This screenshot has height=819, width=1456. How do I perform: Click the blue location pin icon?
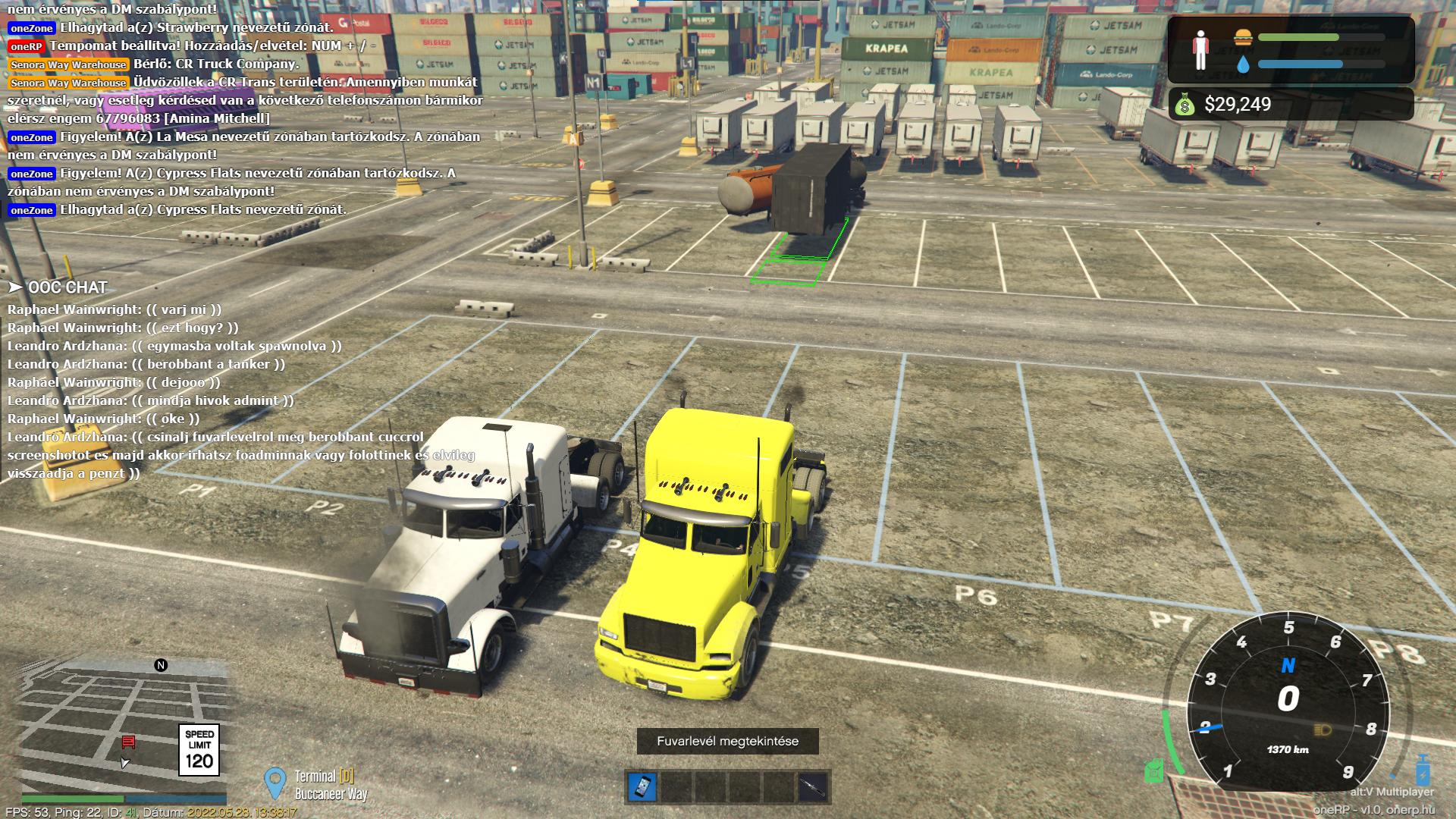[275, 783]
